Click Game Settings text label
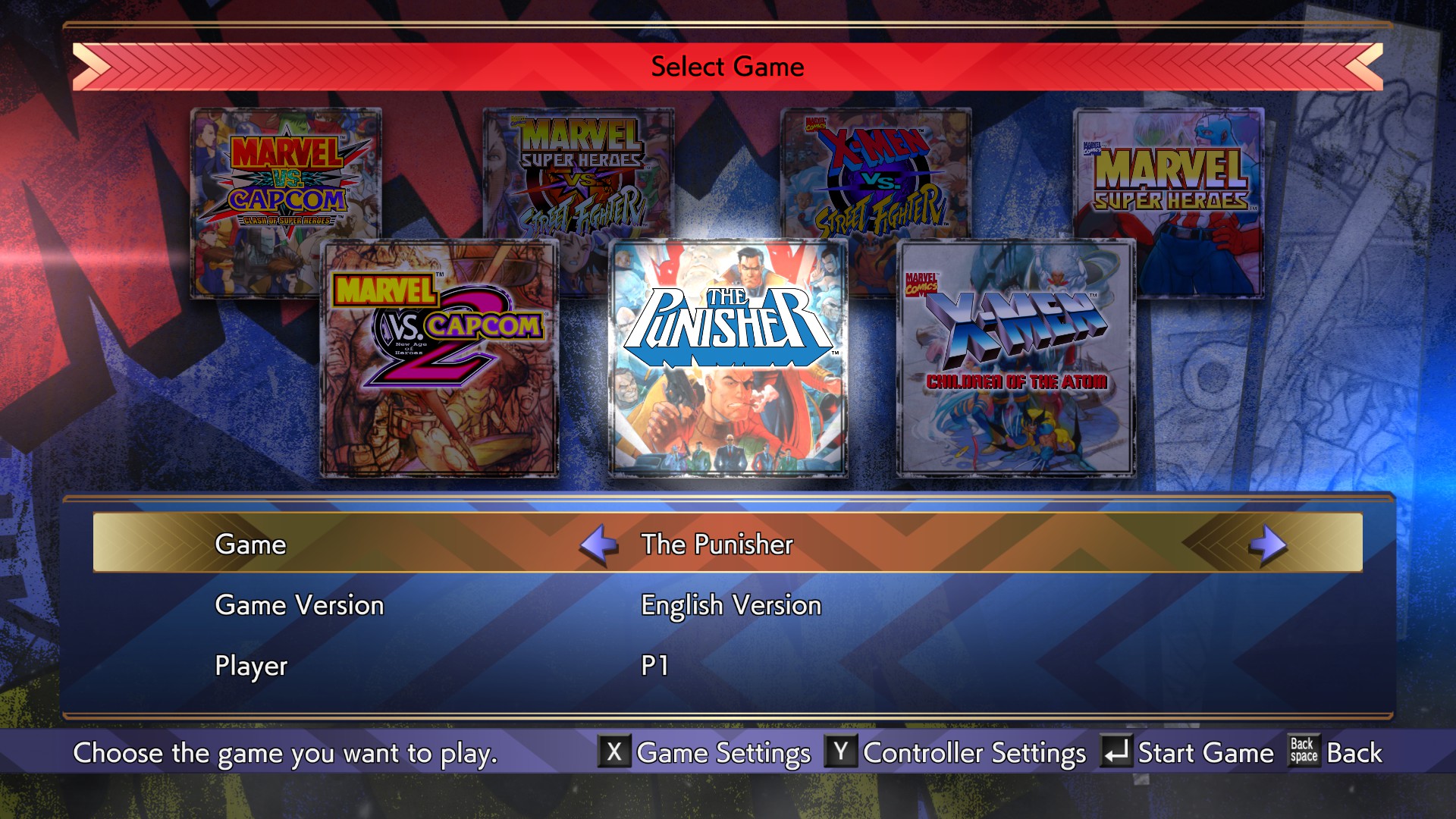This screenshot has width=1456, height=819. pyautogui.click(x=722, y=753)
